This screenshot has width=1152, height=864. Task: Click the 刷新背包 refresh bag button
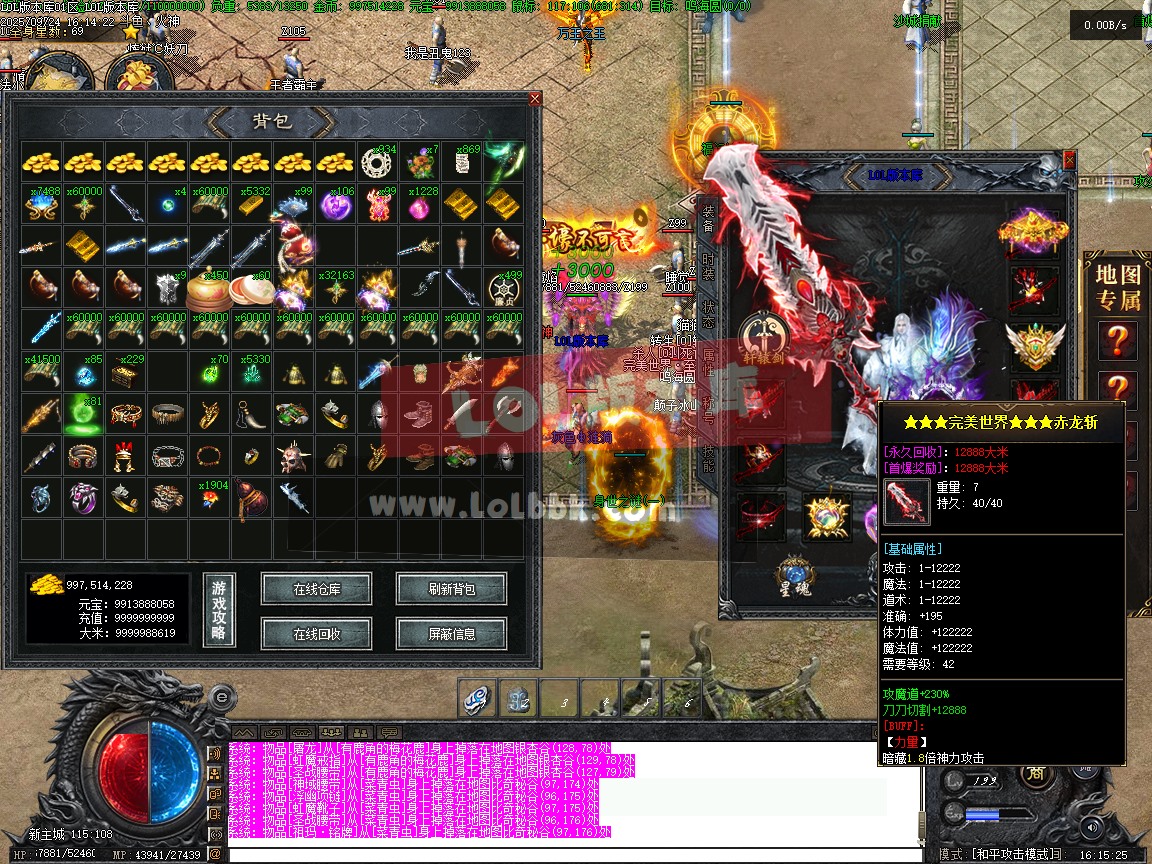point(451,589)
